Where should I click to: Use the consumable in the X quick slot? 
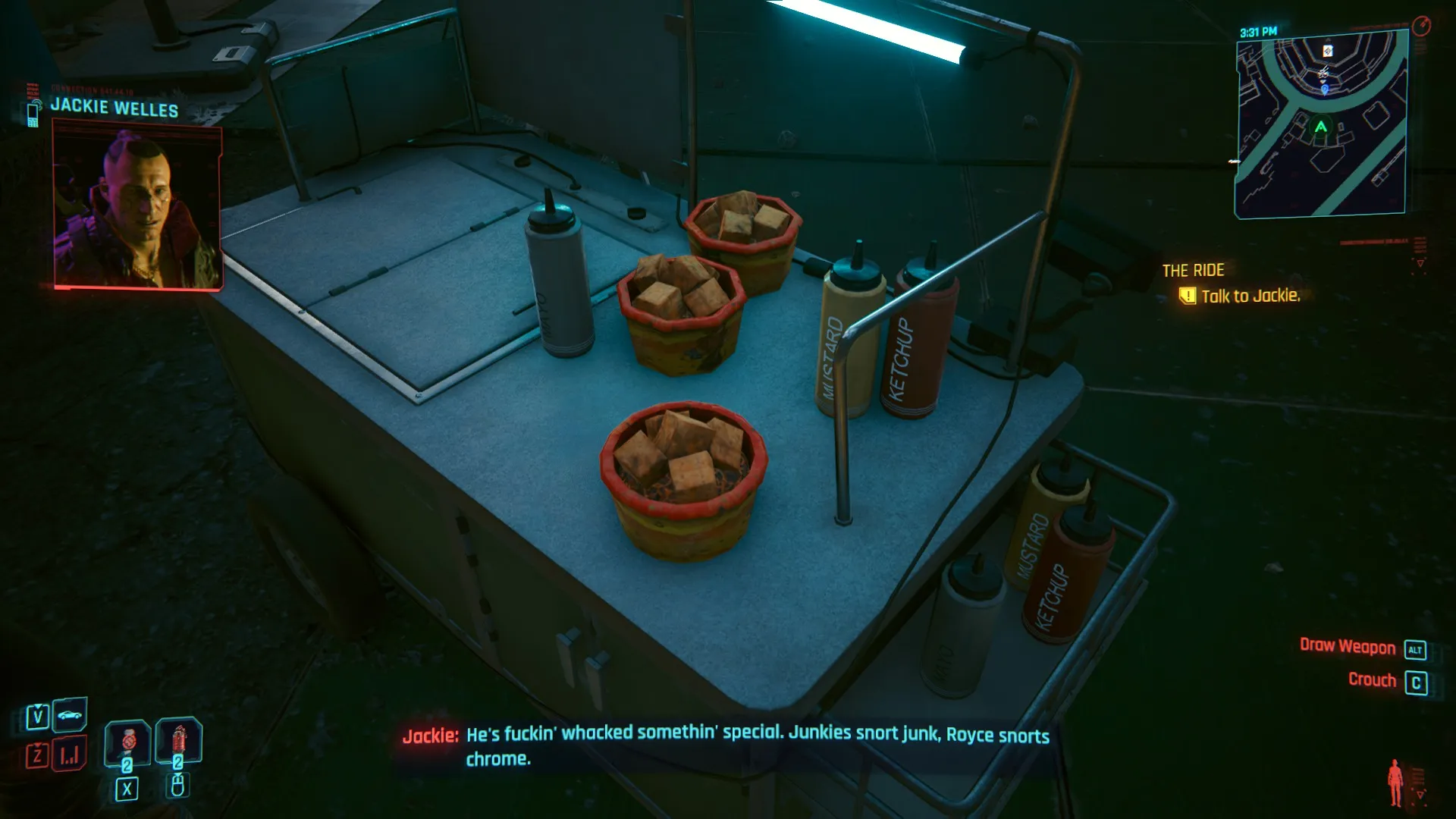pos(127,743)
